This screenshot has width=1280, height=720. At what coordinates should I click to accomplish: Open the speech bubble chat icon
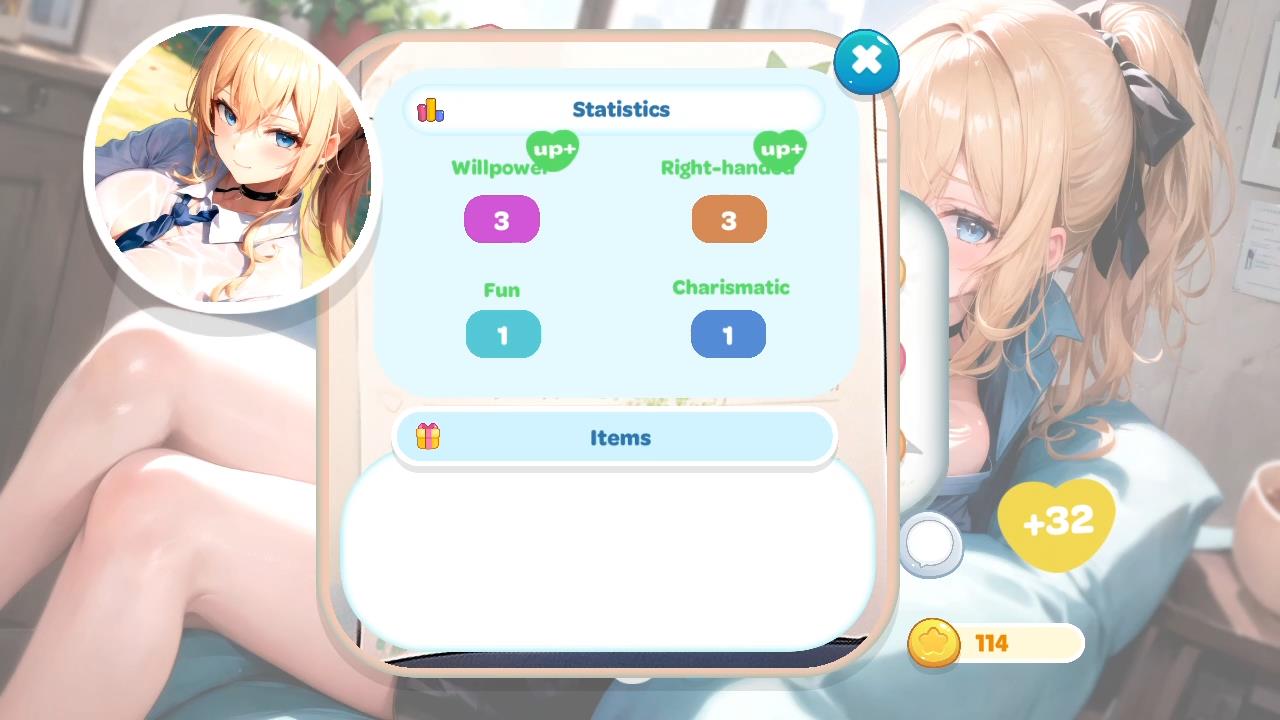click(x=930, y=540)
